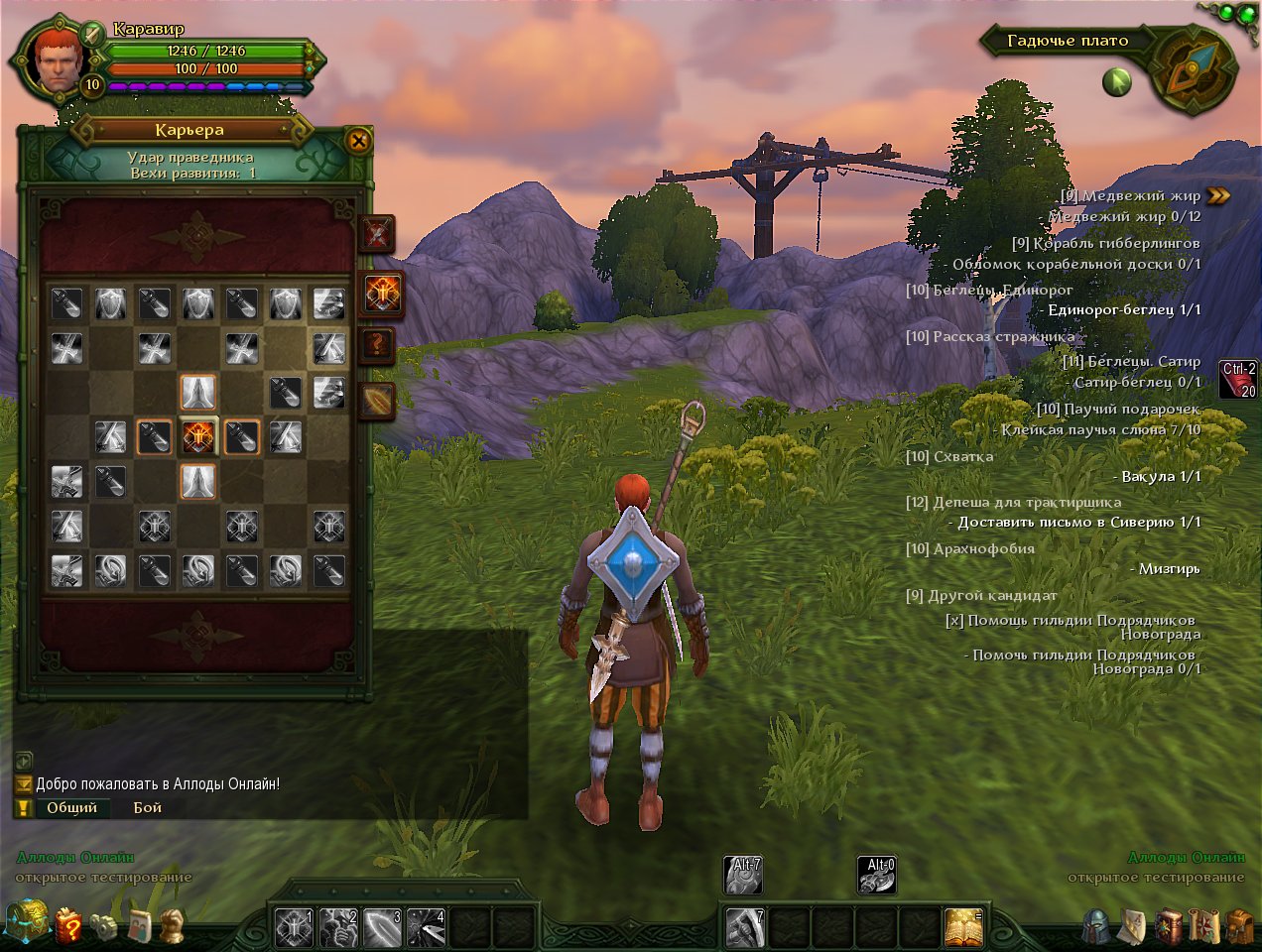The width and height of the screenshot is (1262, 952).
Task: Use the item in hotbar slot 7
Action: coord(743,927)
